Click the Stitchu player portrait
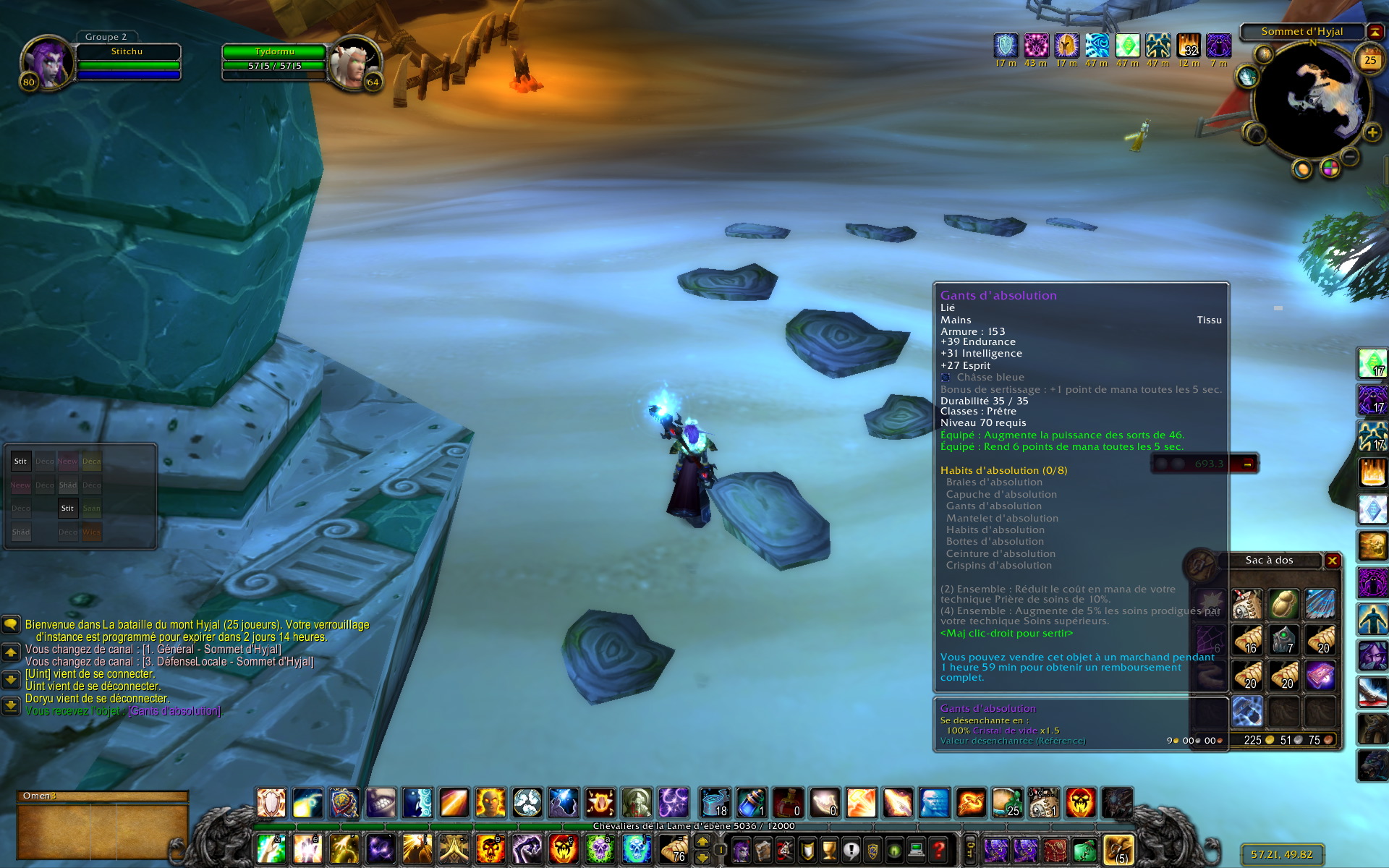Viewport: 1389px width, 868px height. point(48,63)
